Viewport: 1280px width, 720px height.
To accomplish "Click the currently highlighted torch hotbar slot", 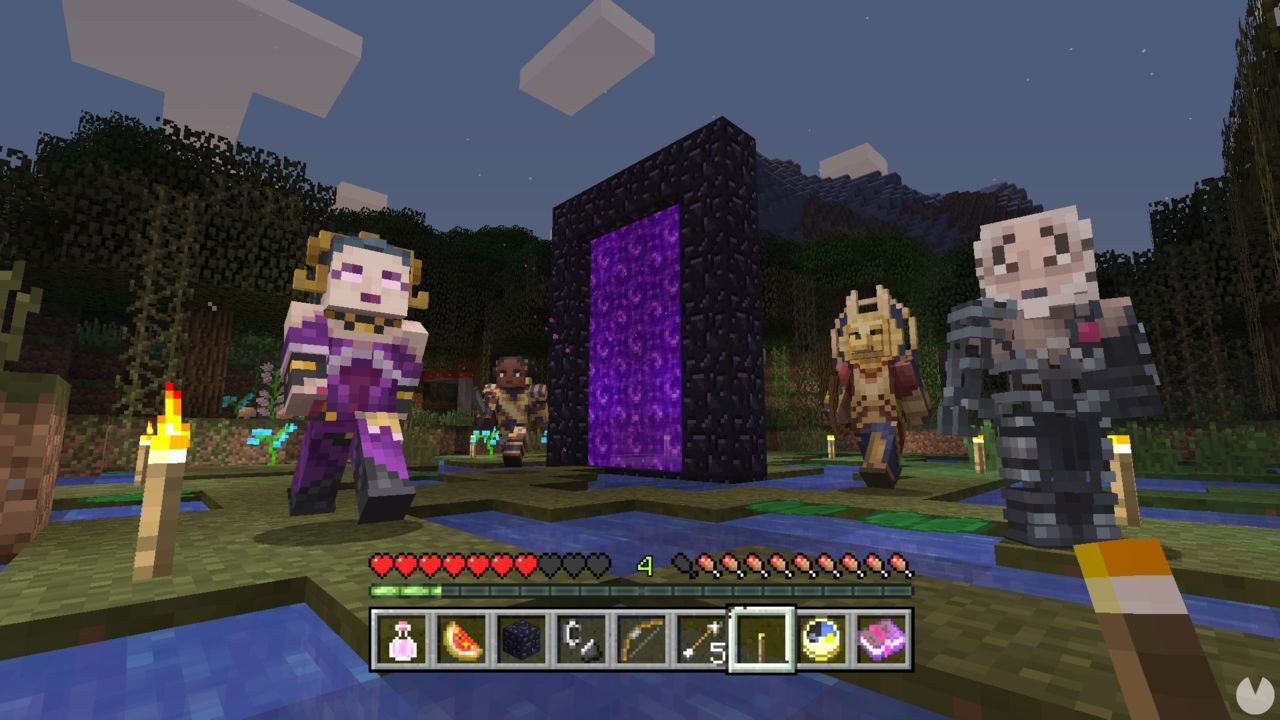I will [763, 640].
